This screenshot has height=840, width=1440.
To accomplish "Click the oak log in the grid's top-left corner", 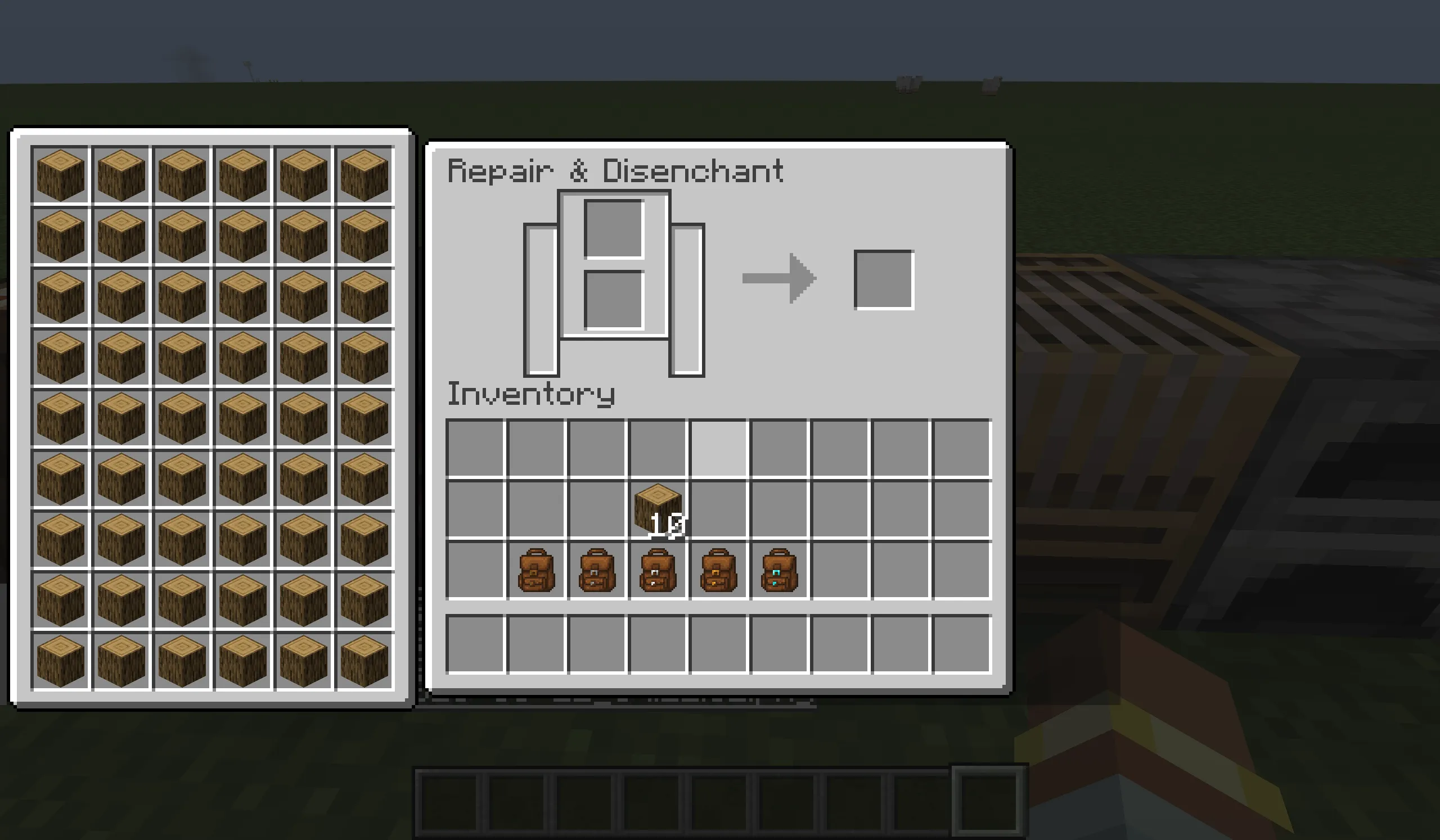I will pyautogui.click(x=60, y=174).
